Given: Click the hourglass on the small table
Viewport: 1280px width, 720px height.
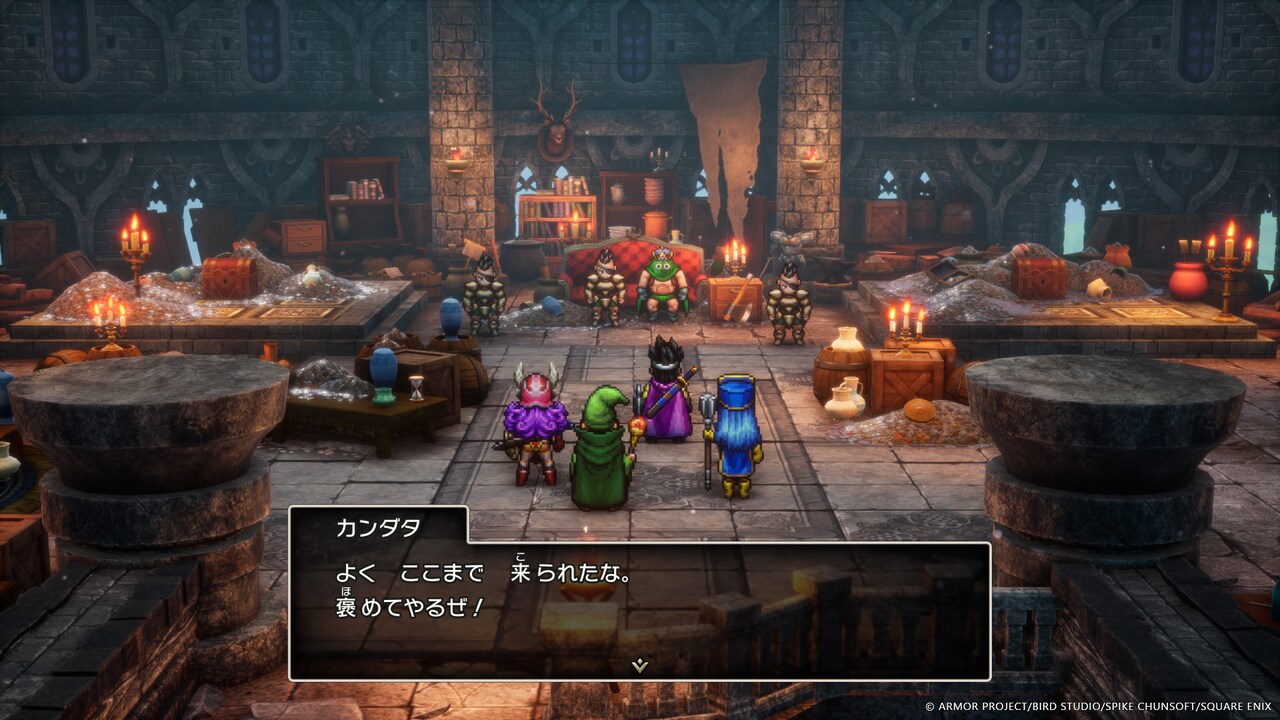Looking at the screenshot, I should coord(416,389).
